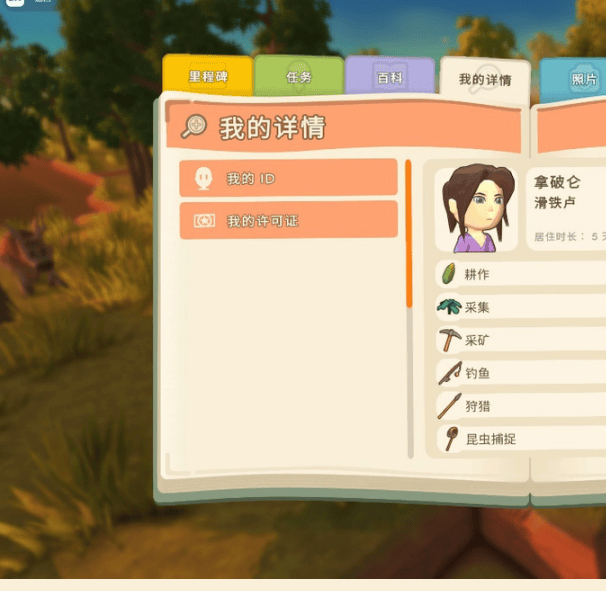Select the 百科 tab
The image size is (606, 591).
[x=389, y=77]
